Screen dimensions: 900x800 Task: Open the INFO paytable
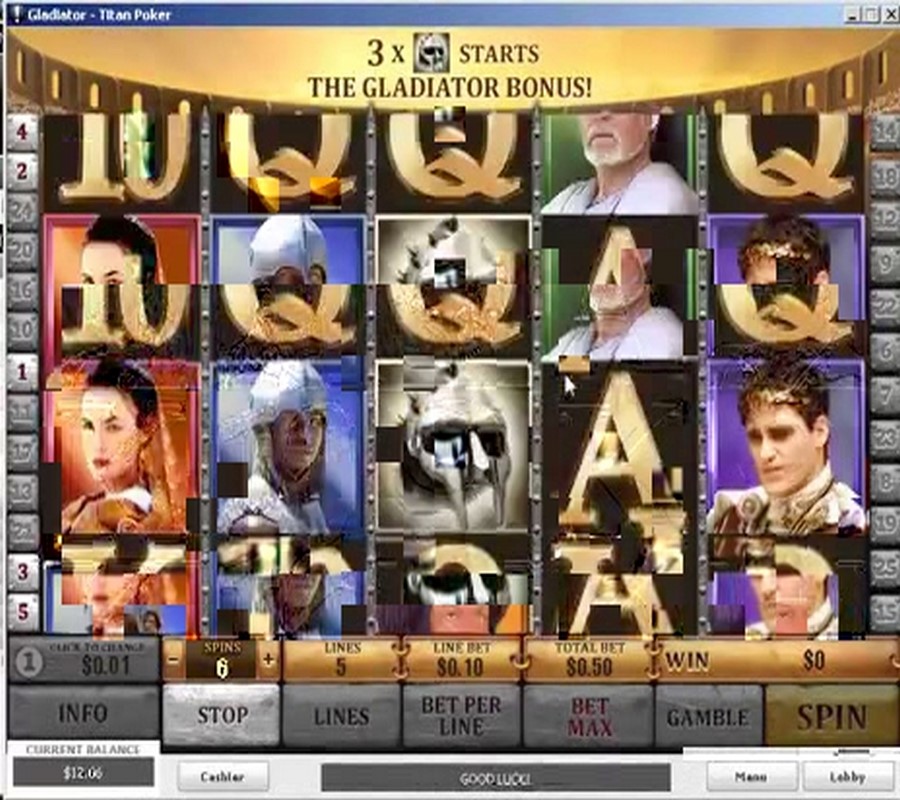click(83, 714)
